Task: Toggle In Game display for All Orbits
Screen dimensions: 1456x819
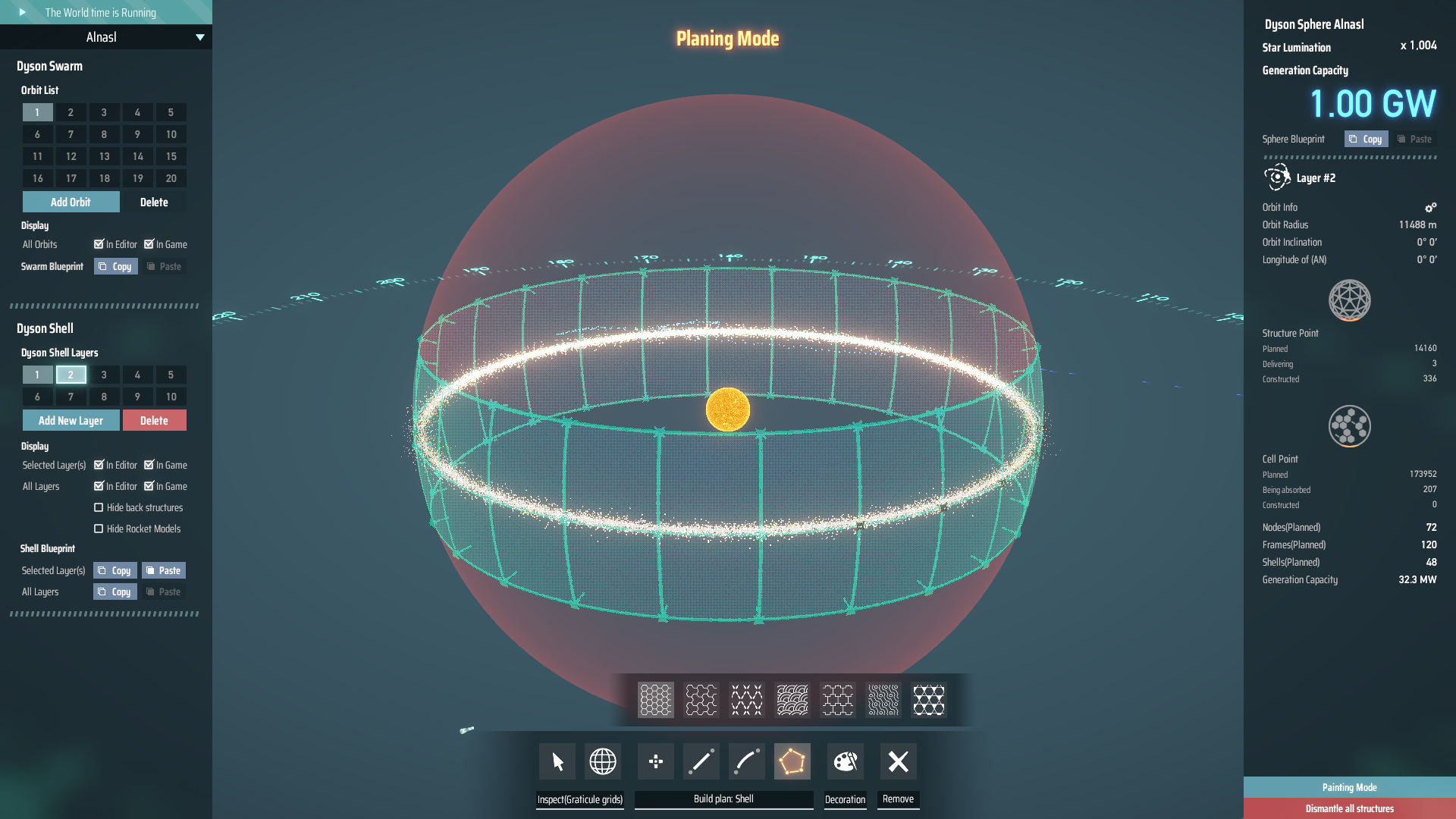Action: tap(149, 244)
